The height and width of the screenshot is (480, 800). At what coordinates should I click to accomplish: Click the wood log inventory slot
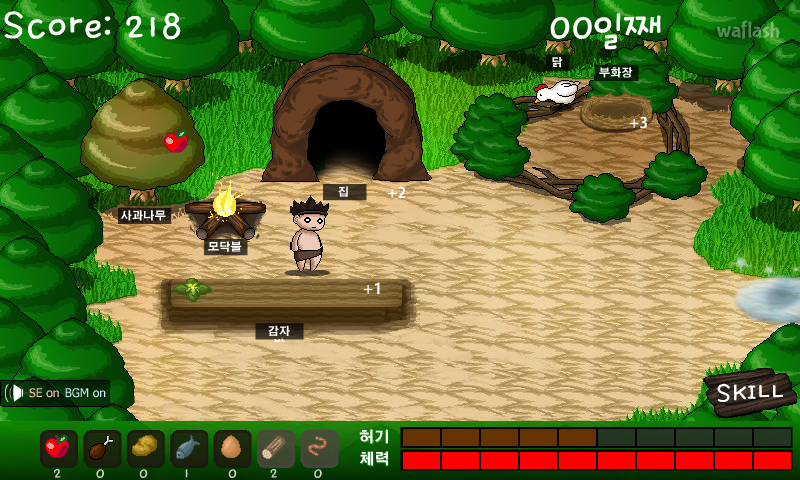point(276,449)
